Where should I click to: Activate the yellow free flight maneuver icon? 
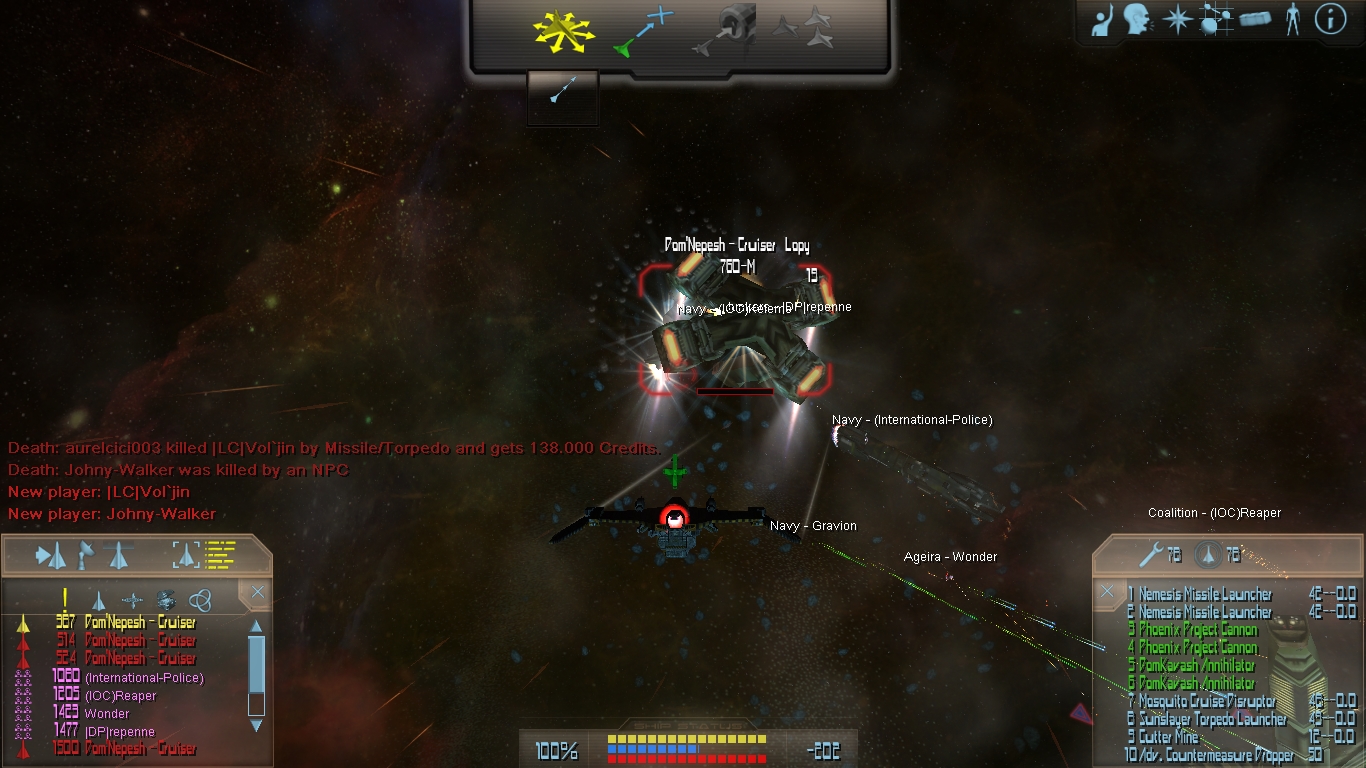563,33
